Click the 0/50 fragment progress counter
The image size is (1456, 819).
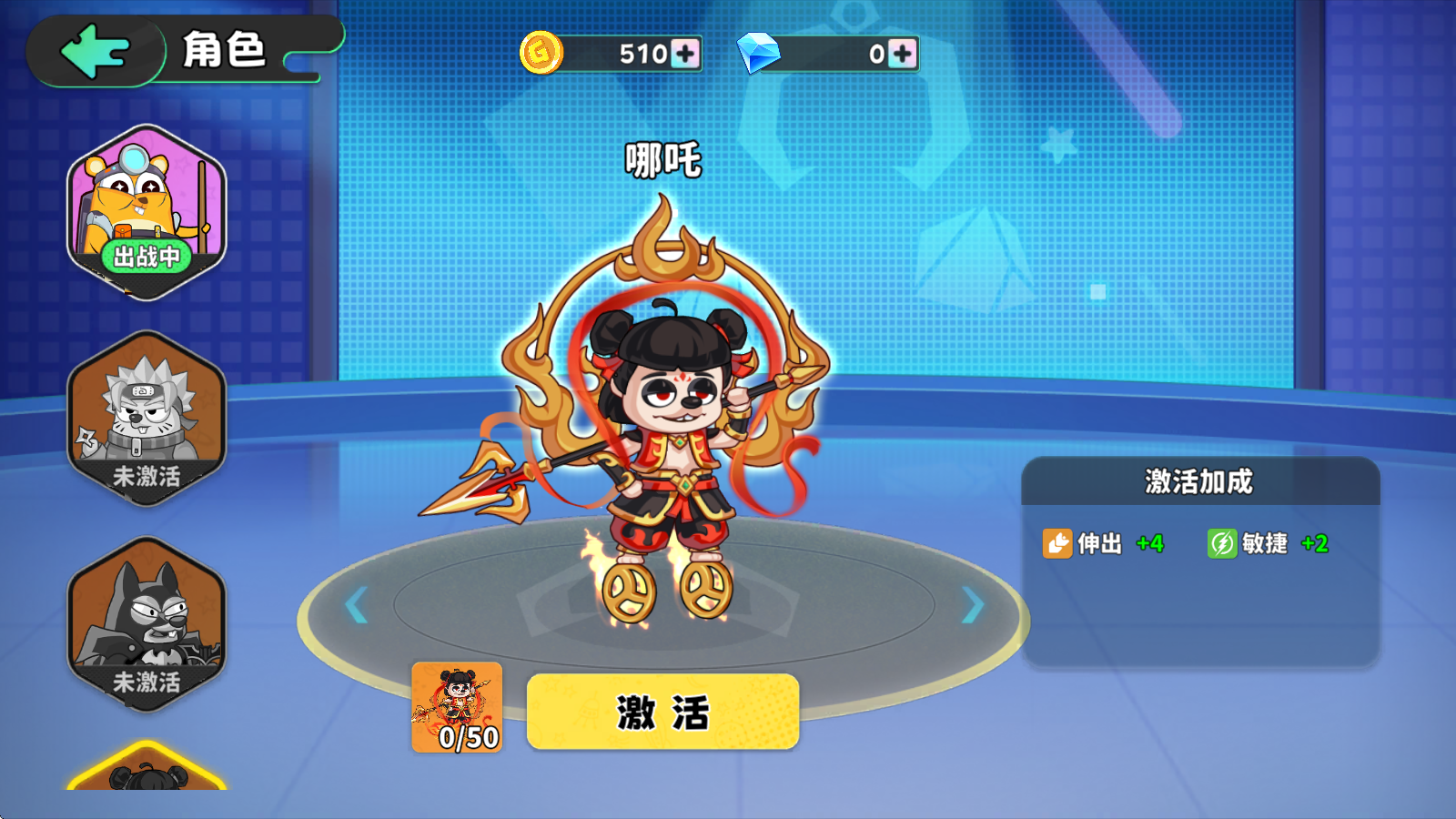[460, 739]
